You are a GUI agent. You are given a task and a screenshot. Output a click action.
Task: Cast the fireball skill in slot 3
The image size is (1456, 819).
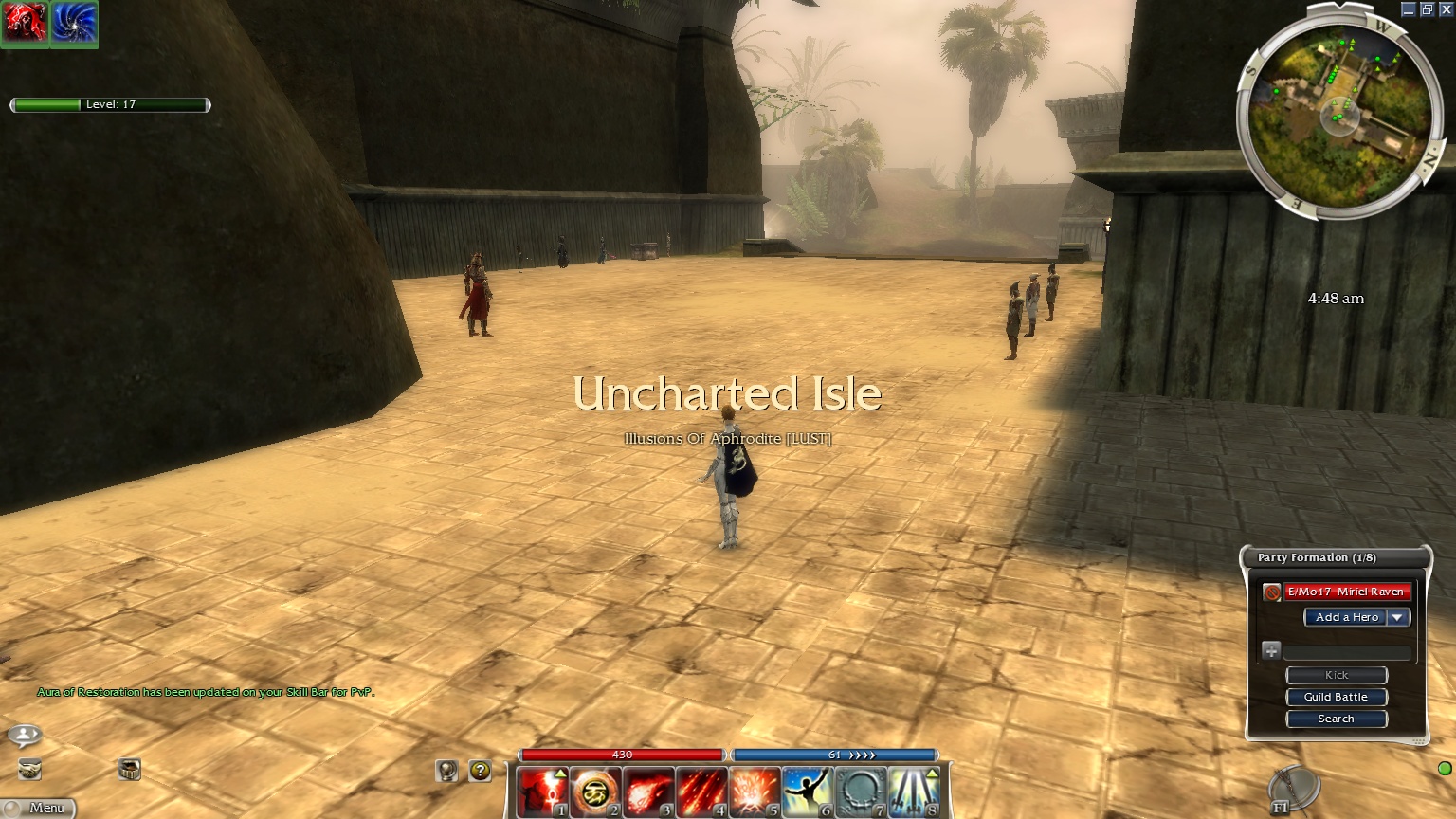click(x=648, y=792)
